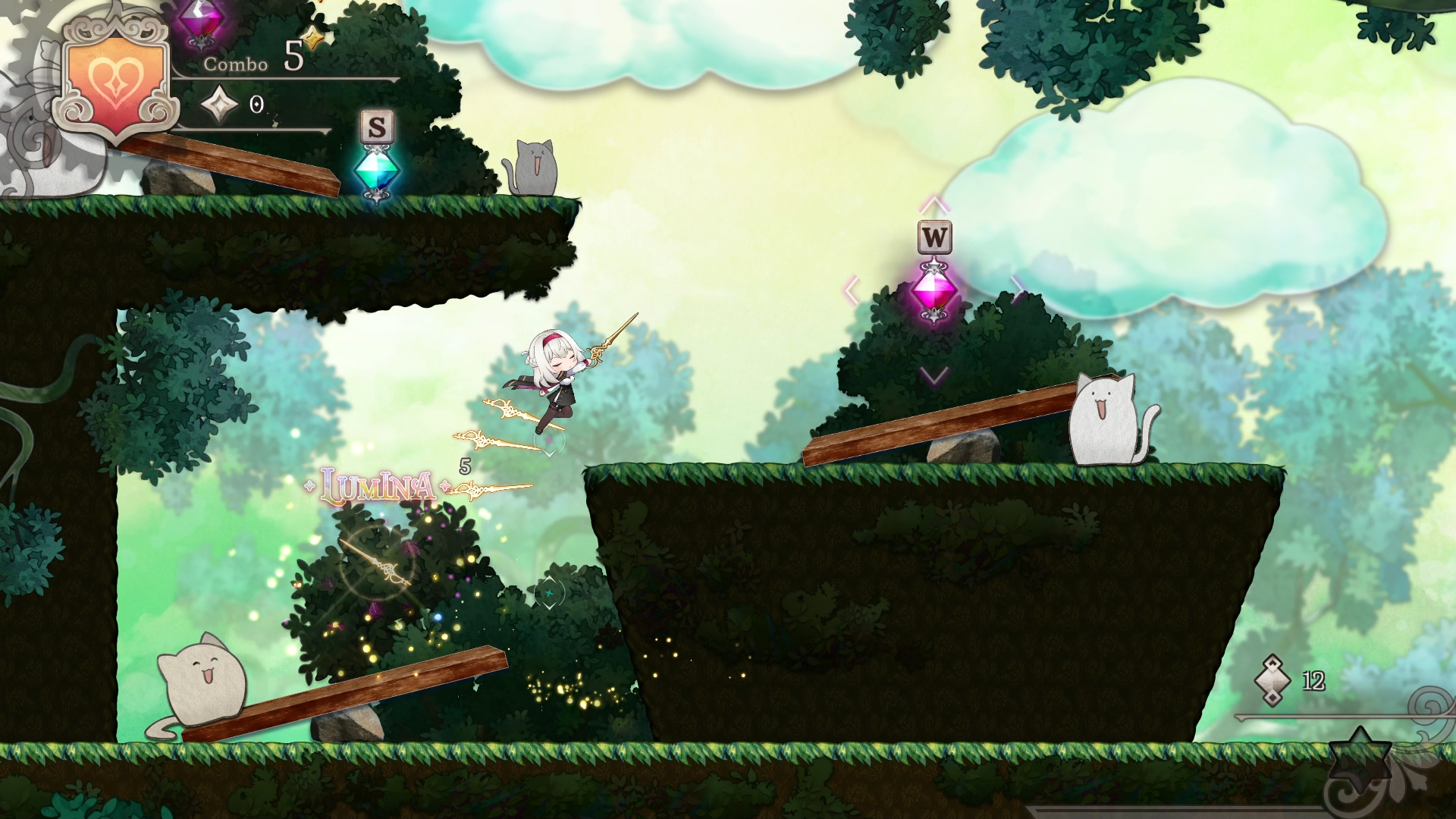Select the magenta gem above the combo counter
The width and height of the screenshot is (1456, 819).
pos(200,20)
